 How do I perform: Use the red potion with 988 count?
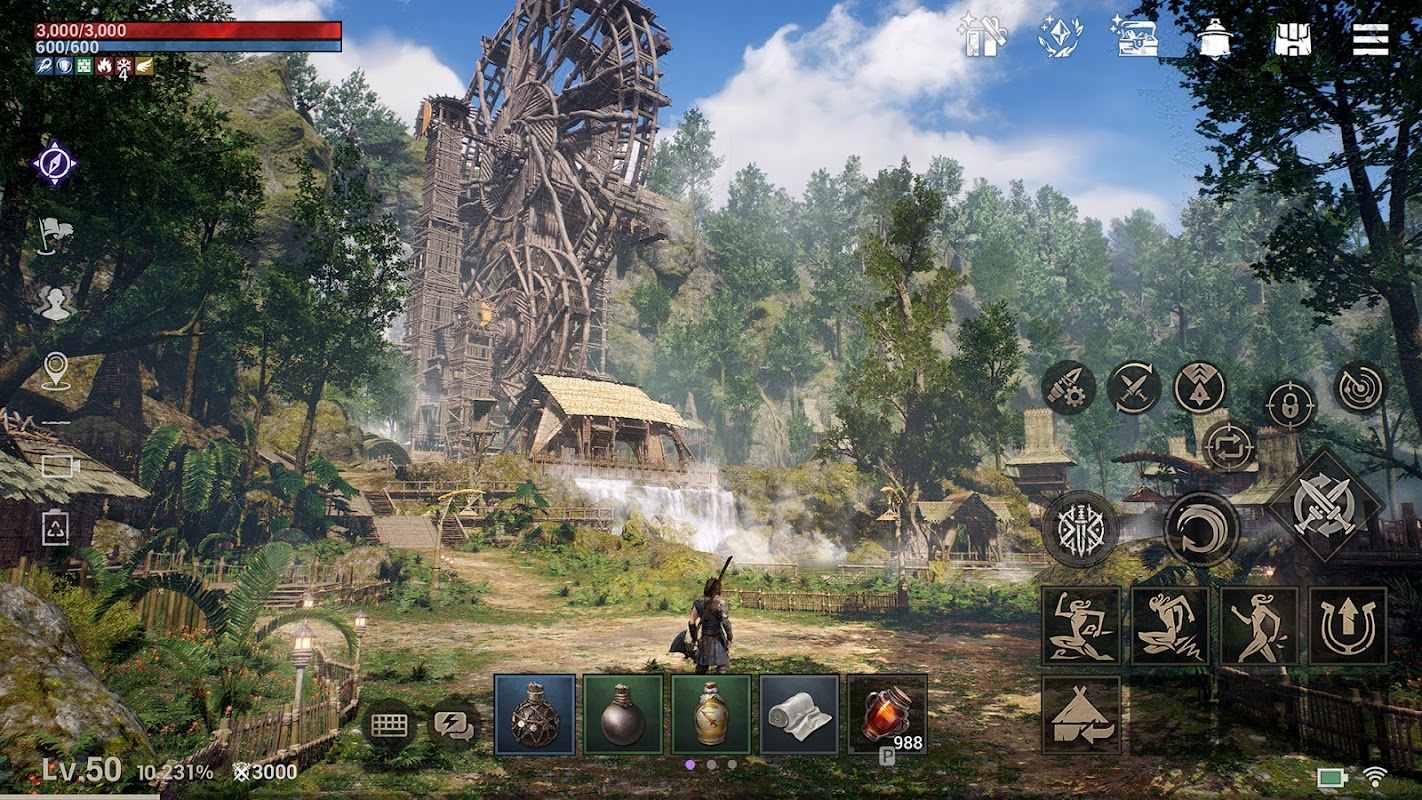[887, 713]
